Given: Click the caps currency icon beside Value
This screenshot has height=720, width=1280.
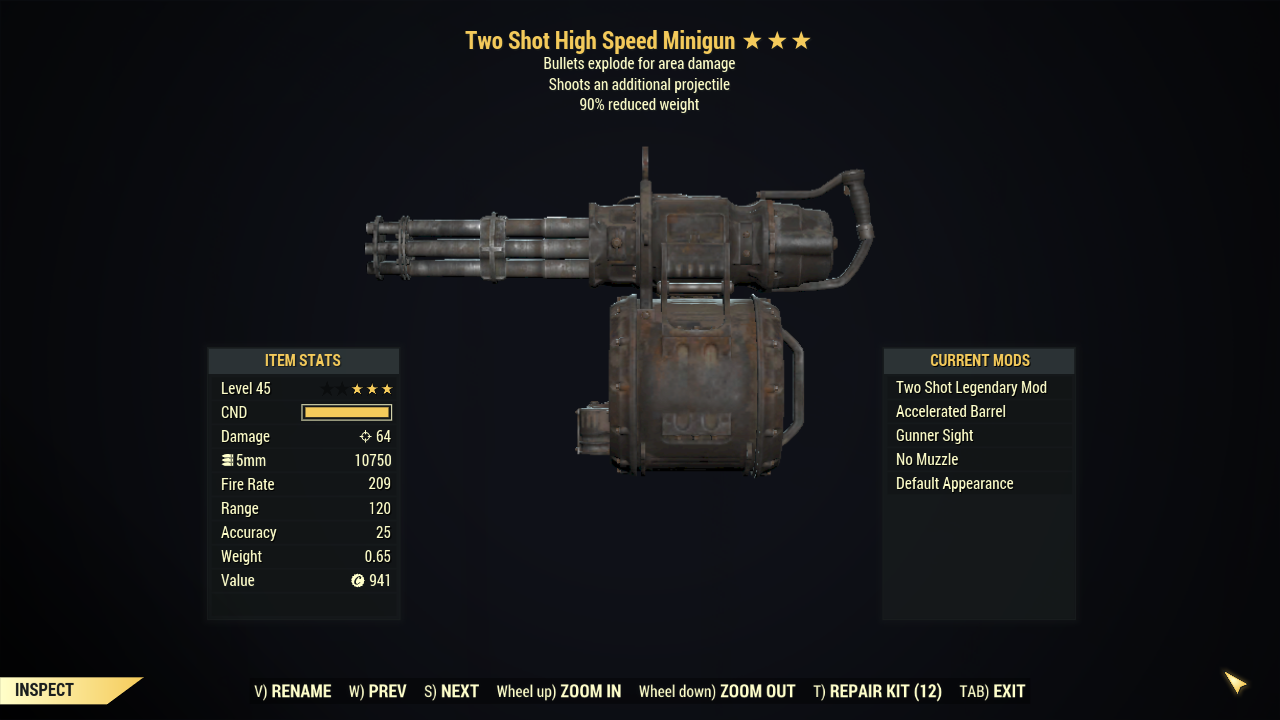Looking at the screenshot, I should click(x=357, y=580).
